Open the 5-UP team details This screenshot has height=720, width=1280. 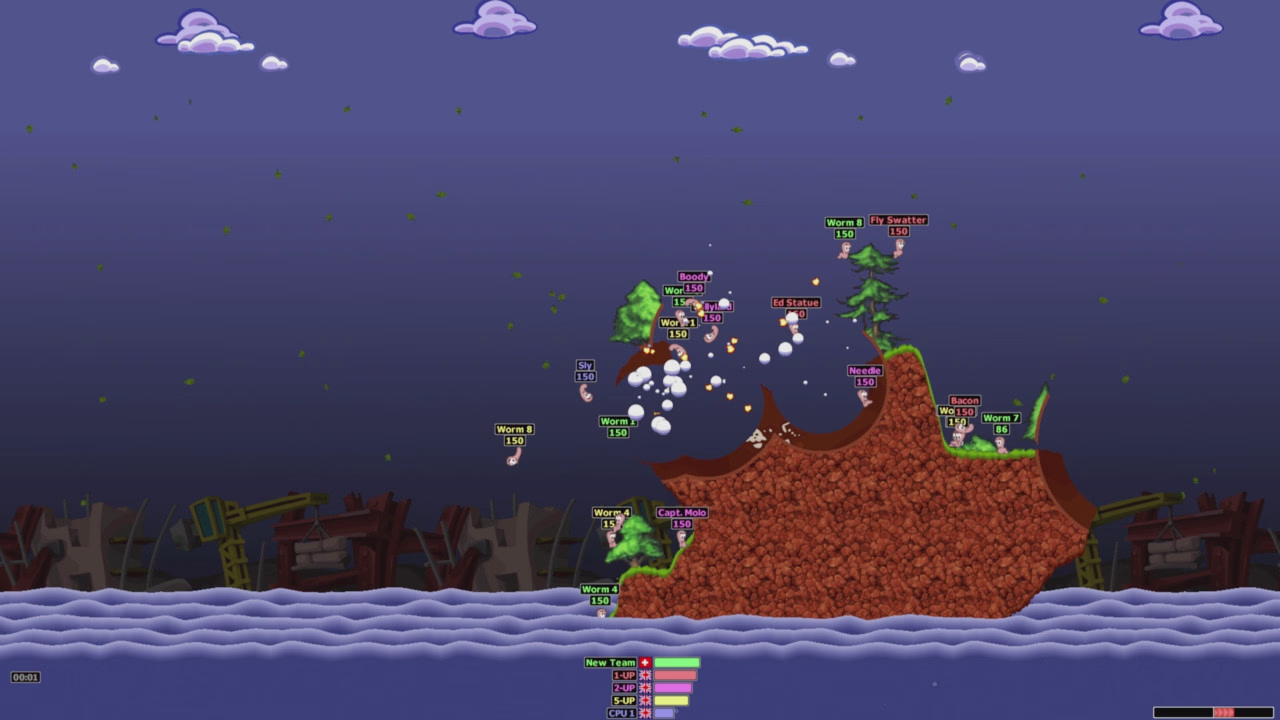tap(624, 700)
